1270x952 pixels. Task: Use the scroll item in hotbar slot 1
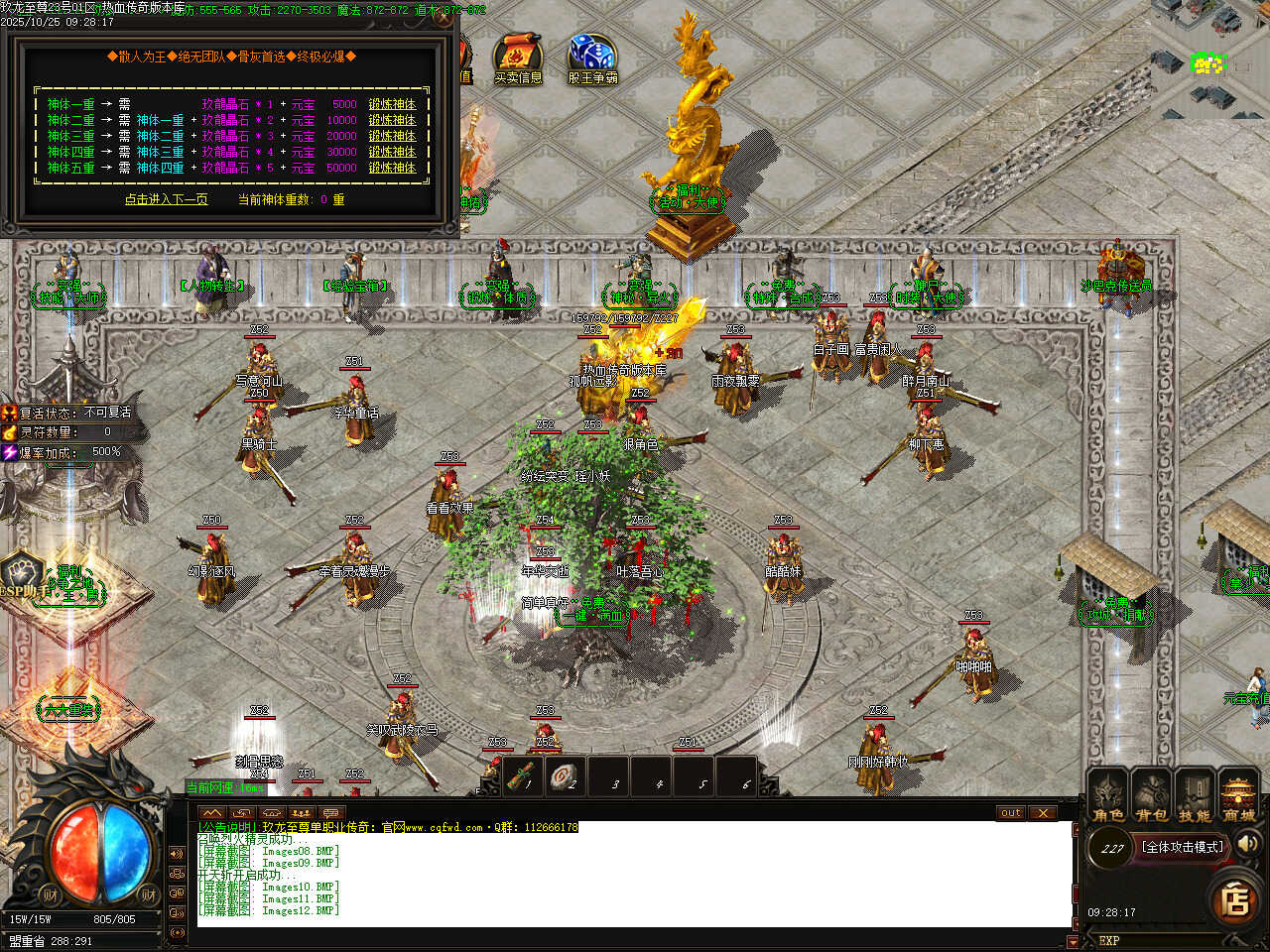coord(521,776)
